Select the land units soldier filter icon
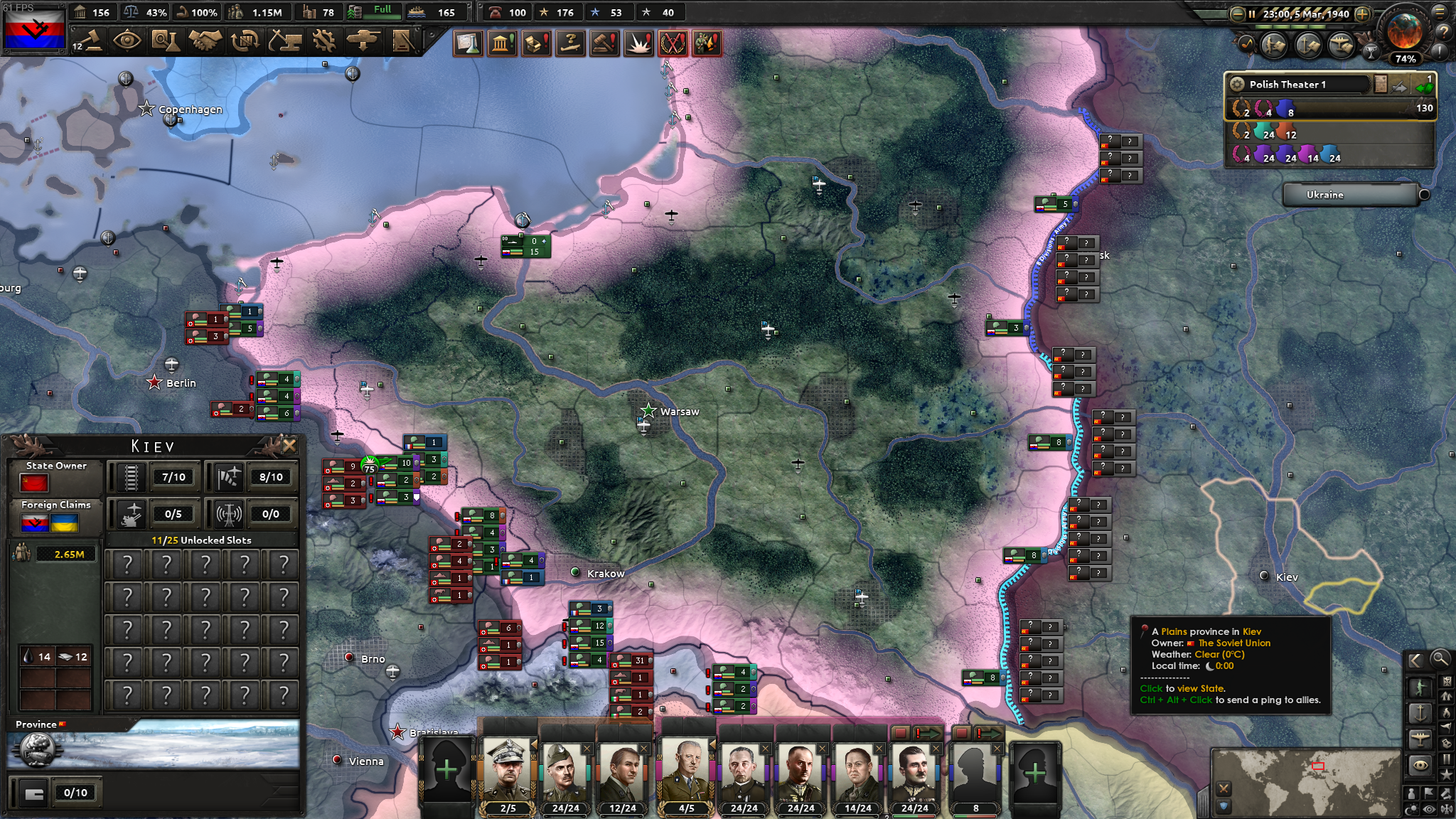This screenshot has height=819, width=1456. (x=1419, y=685)
